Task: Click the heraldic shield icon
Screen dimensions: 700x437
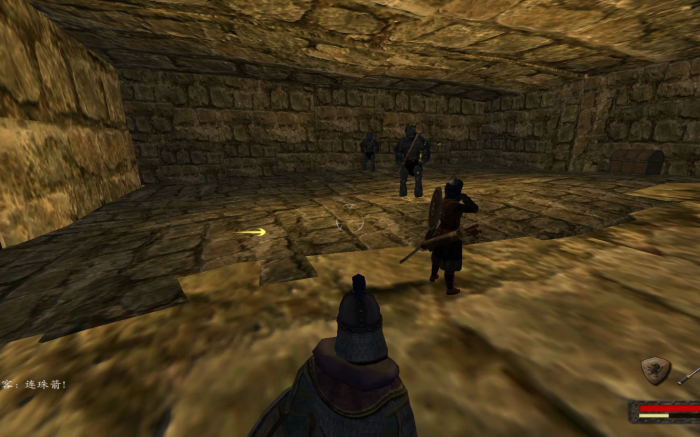Action: pyautogui.click(x=656, y=371)
